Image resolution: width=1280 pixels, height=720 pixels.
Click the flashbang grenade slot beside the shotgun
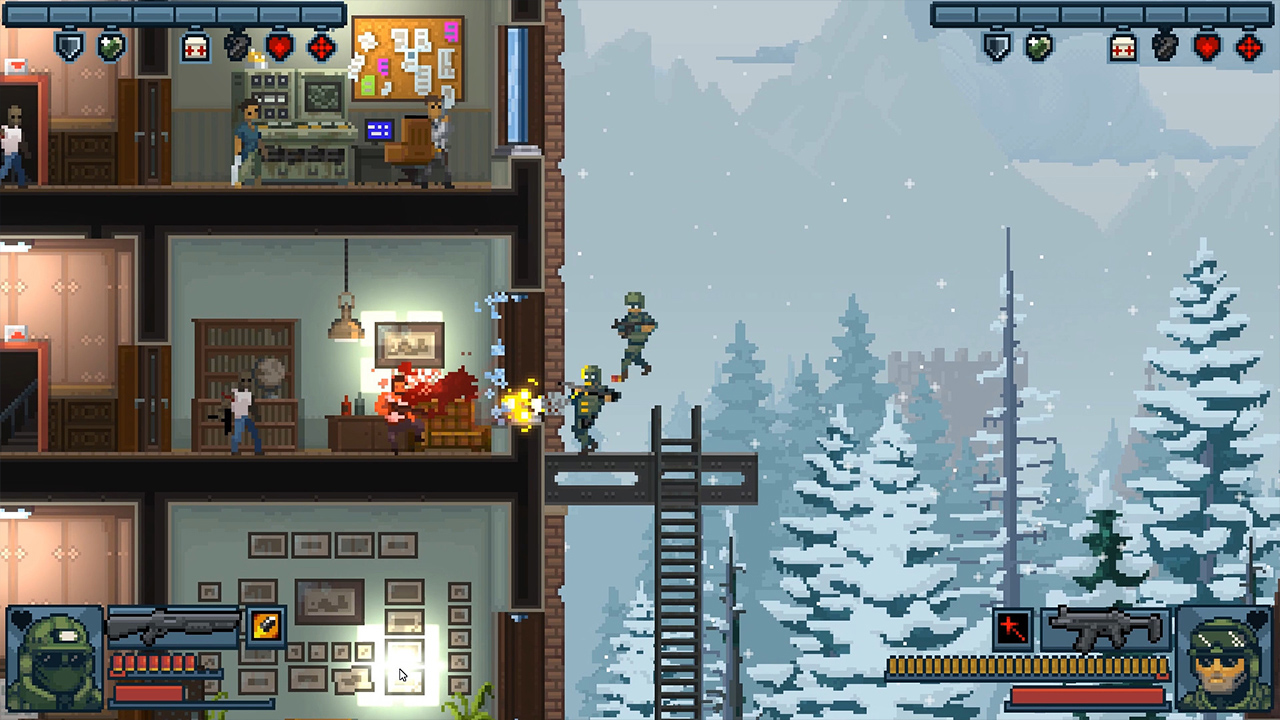(x=266, y=628)
